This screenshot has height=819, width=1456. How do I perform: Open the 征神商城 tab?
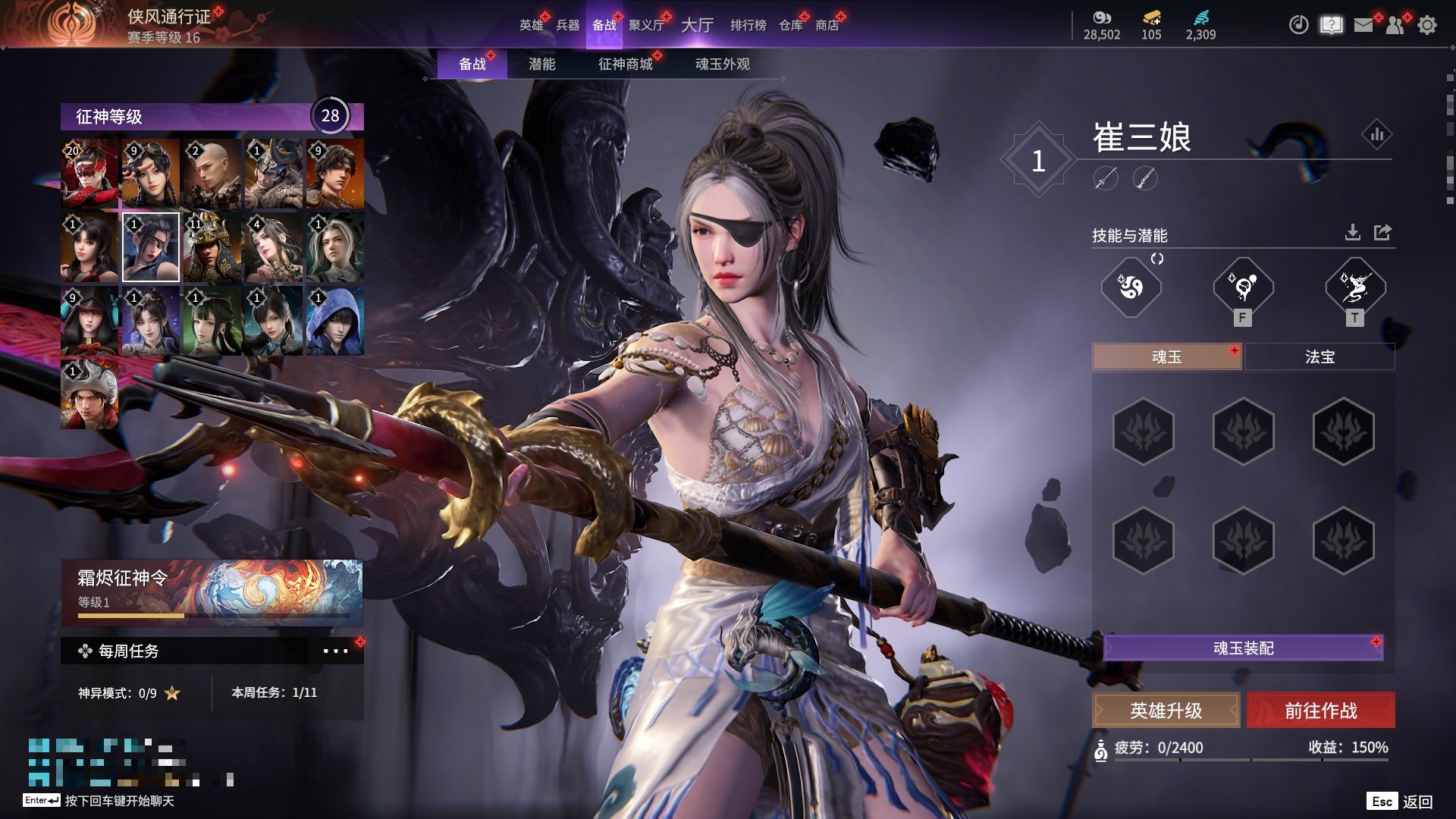pos(625,64)
